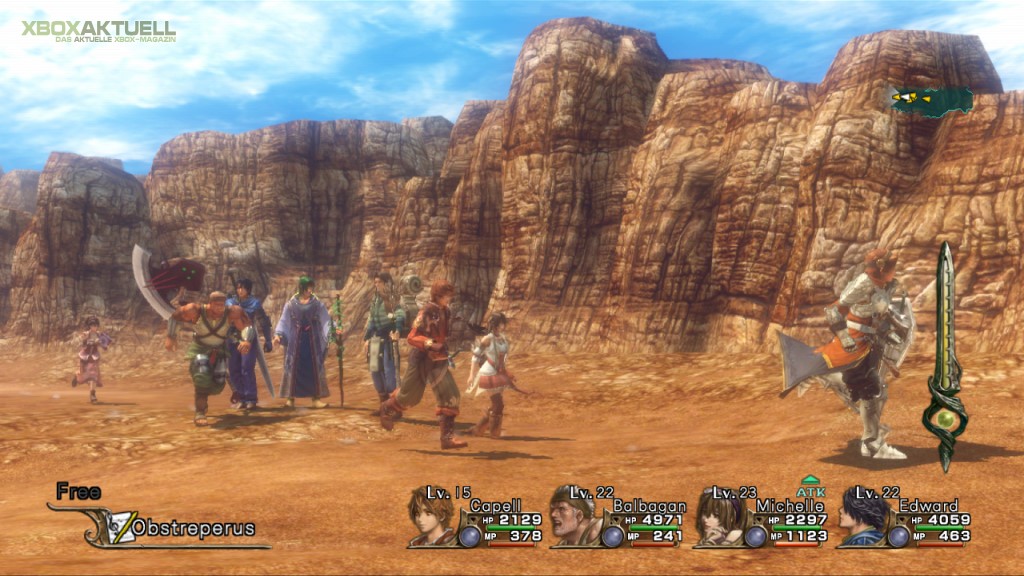Screen dimensions: 1024x576
Task: Click the blue orb beside Capell's portrait
Action: (x=469, y=536)
